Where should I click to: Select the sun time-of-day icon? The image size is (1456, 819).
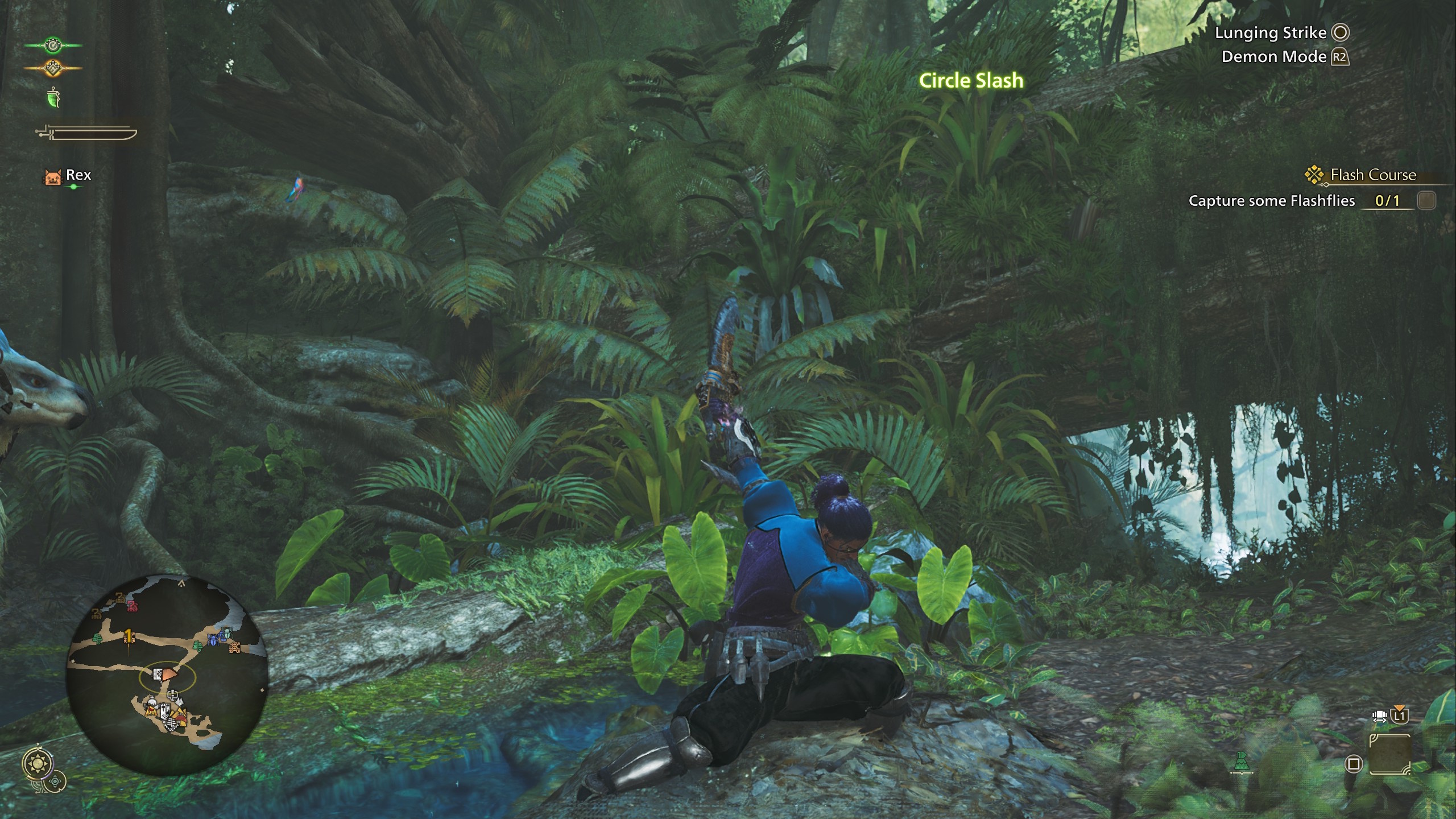[39, 764]
